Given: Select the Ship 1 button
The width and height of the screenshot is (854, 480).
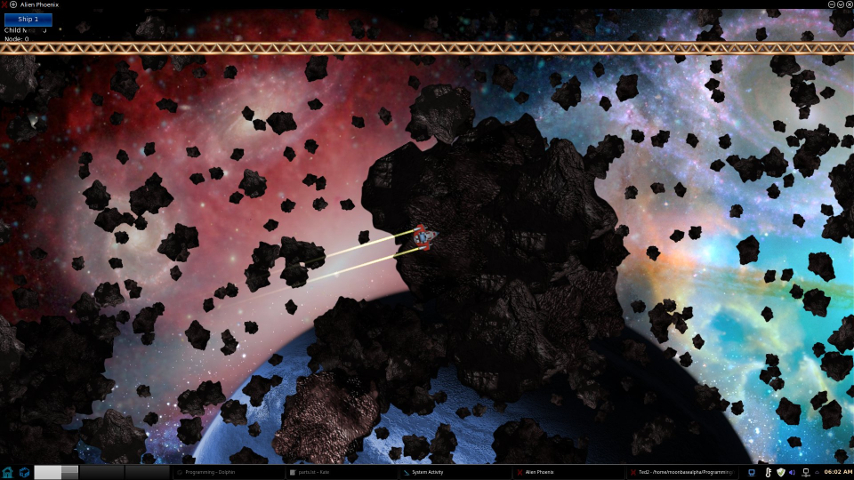Looking at the screenshot, I should pos(28,19).
